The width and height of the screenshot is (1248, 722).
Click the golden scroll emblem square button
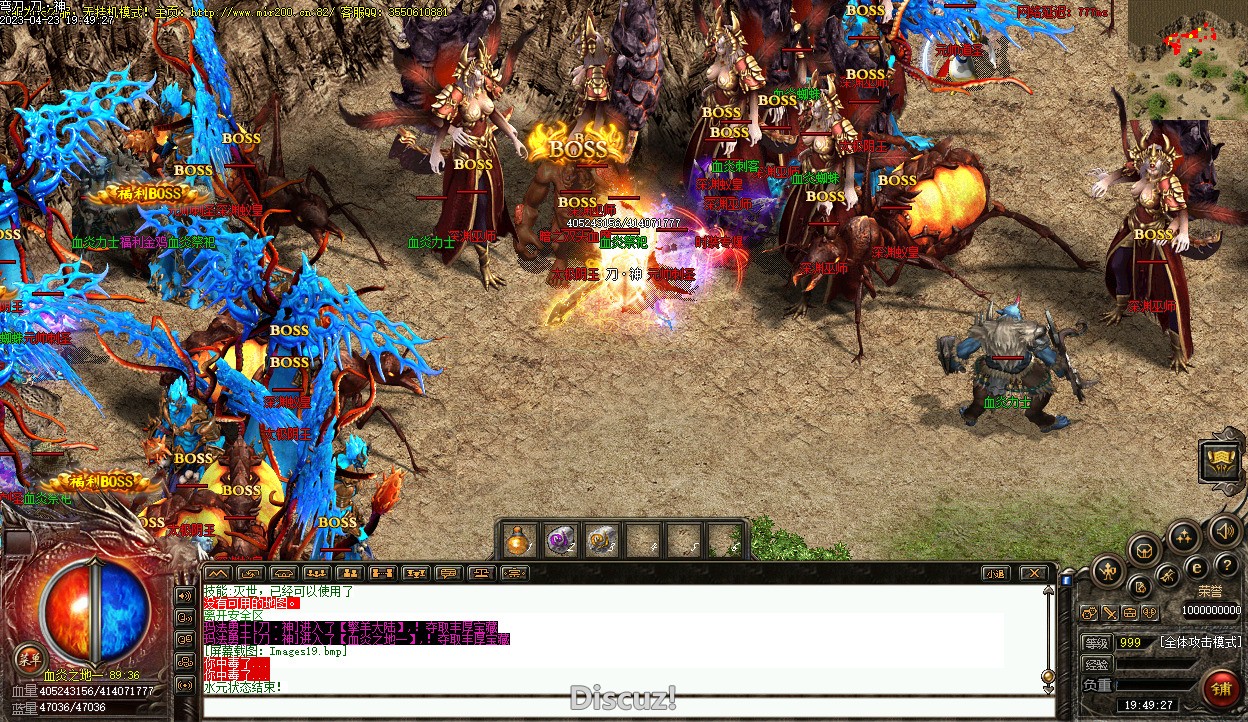tap(1221, 461)
